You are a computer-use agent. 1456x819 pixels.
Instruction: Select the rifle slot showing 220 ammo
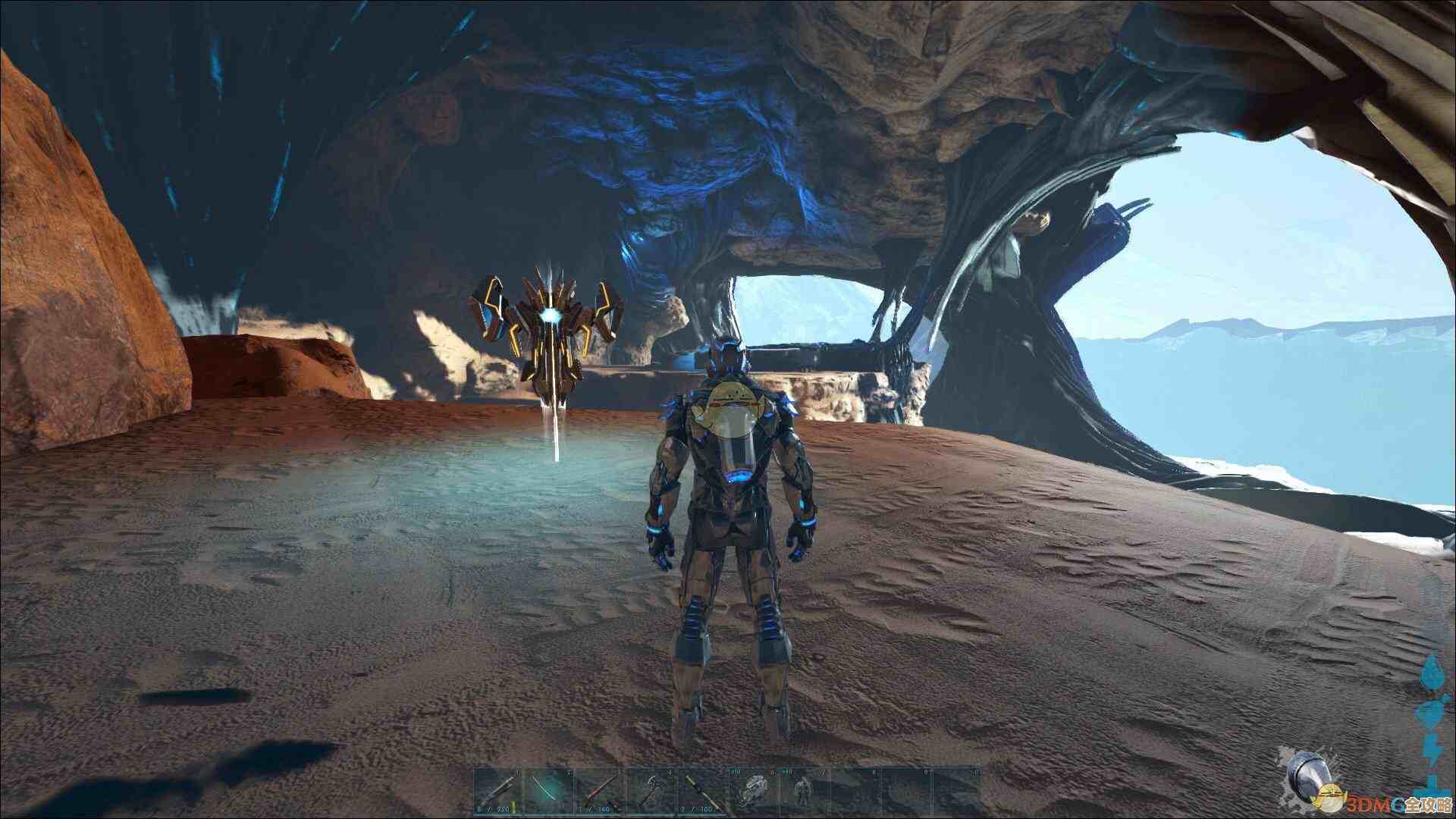(x=497, y=792)
